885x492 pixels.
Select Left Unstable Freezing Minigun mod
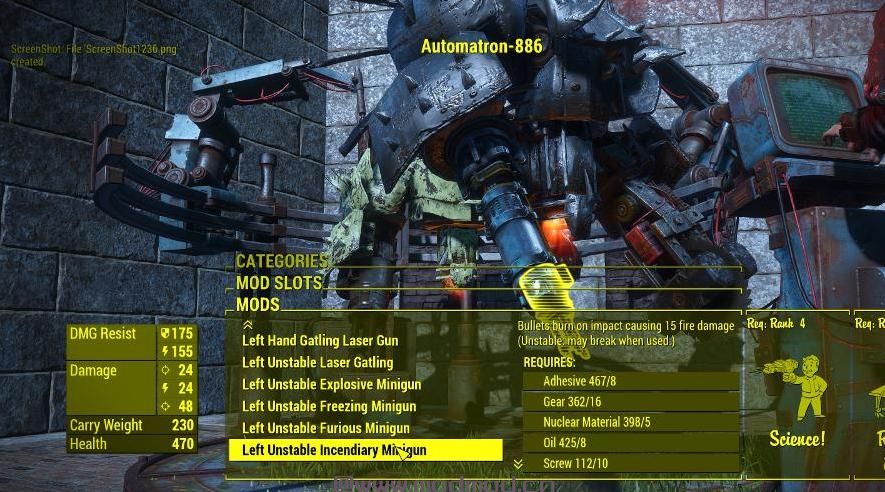[x=329, y=407]
